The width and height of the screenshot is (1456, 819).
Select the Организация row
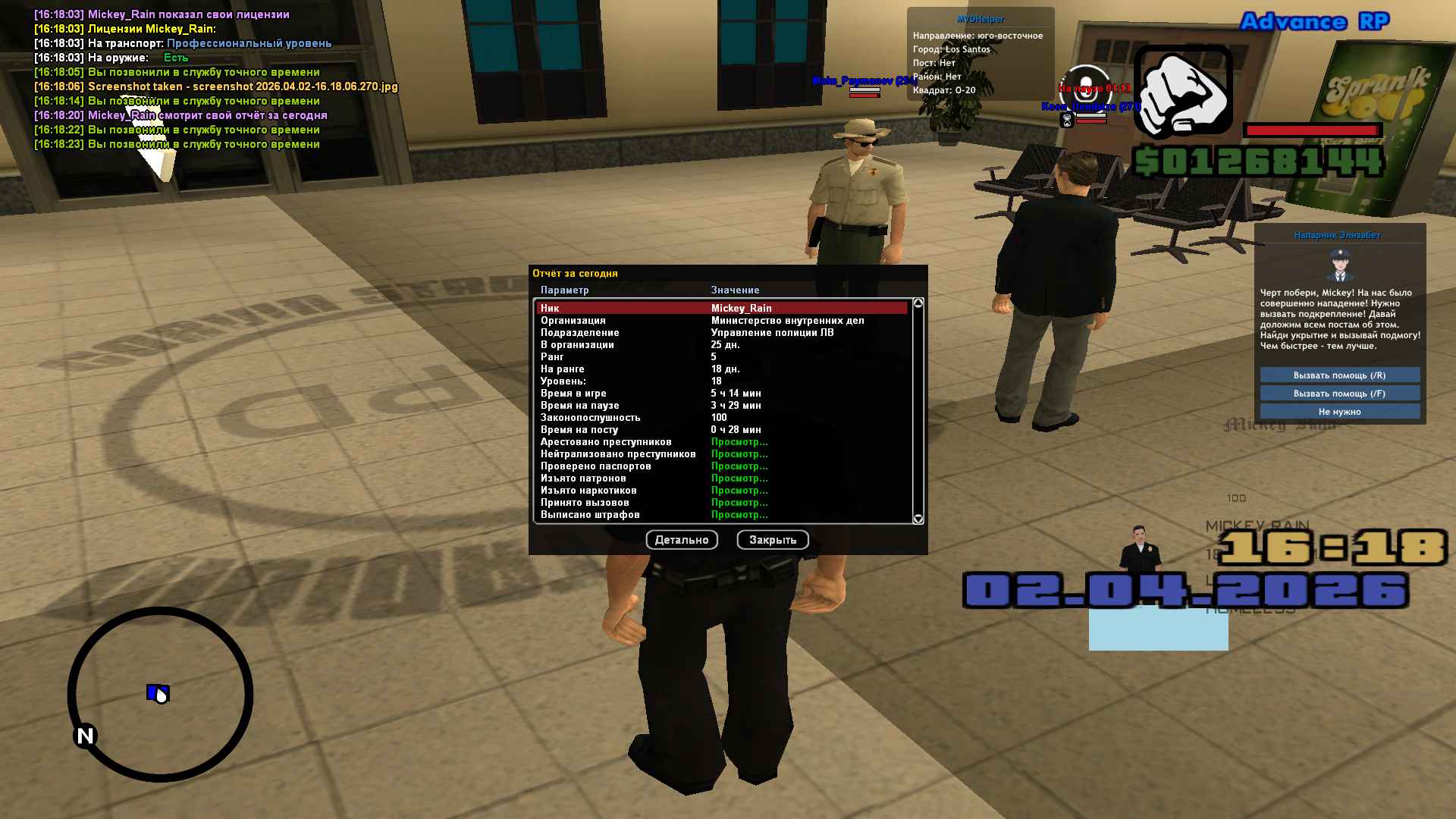pos(721,321)
